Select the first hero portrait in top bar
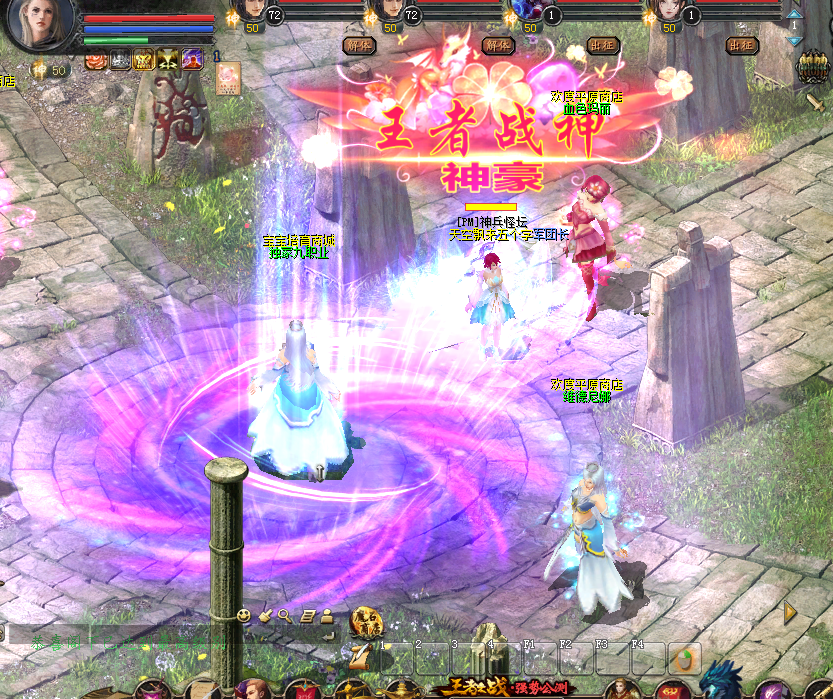The image size is (833, 699). click(251, 12)
